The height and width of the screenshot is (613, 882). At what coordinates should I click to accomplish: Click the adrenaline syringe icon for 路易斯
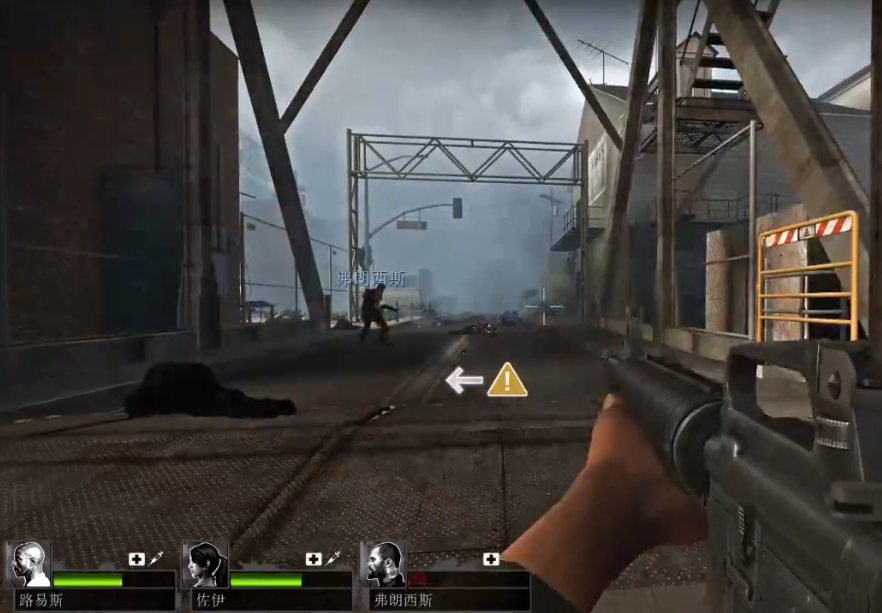(x=156, y=559)
